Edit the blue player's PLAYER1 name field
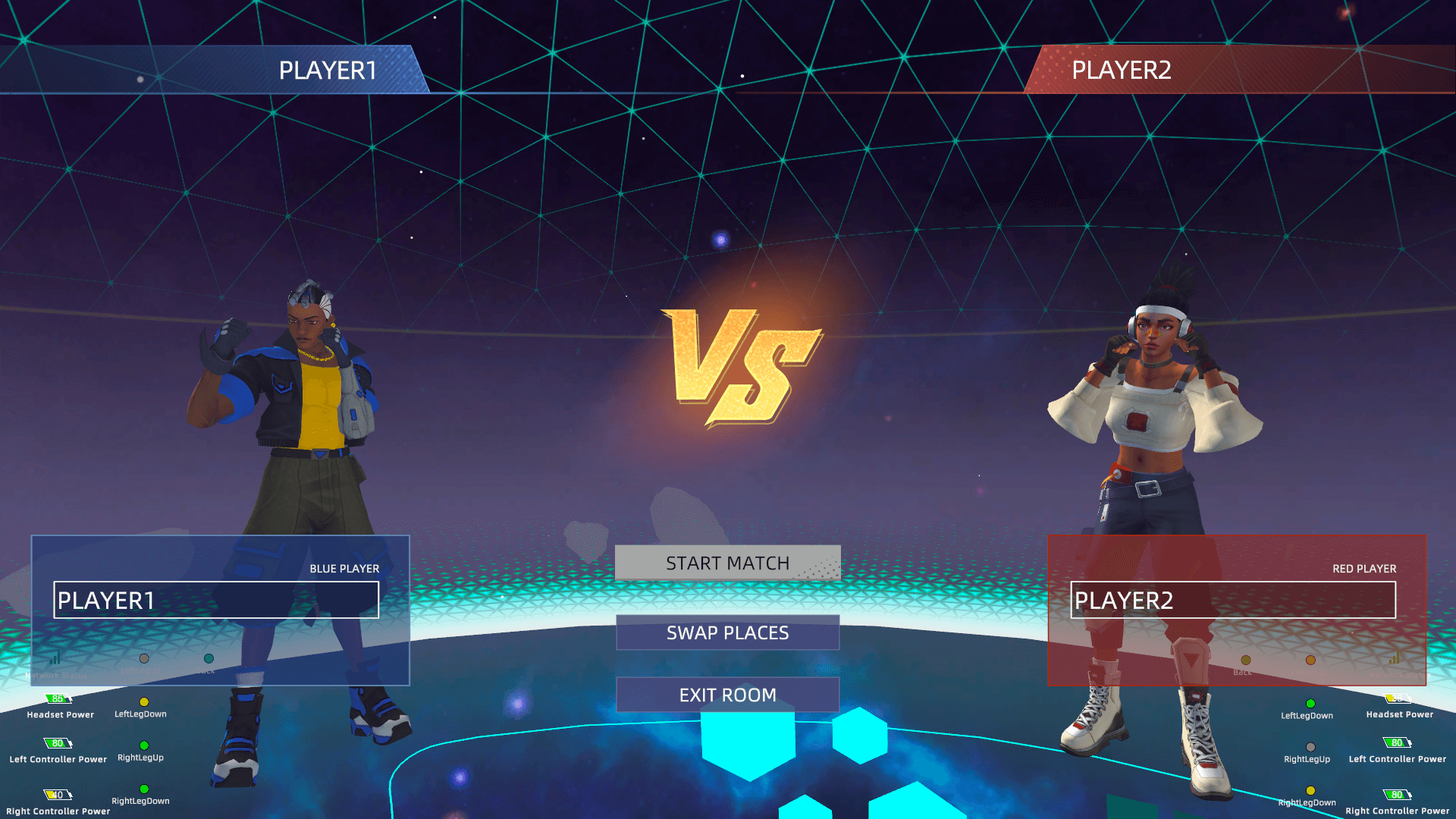This screenshot has width=1456, height=819. (x=216, y=601)
